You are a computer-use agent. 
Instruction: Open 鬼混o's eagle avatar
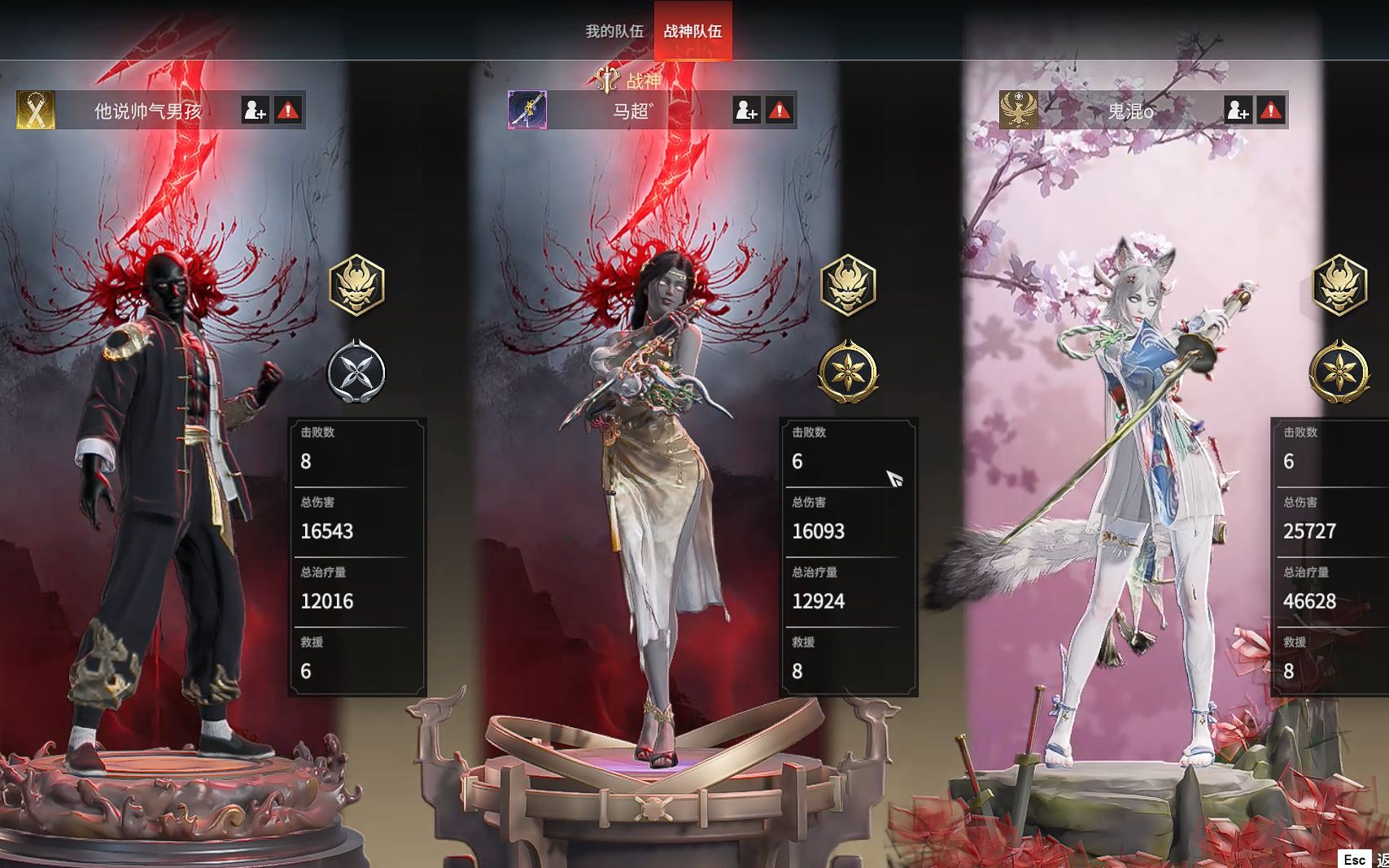coord(1019,110)
